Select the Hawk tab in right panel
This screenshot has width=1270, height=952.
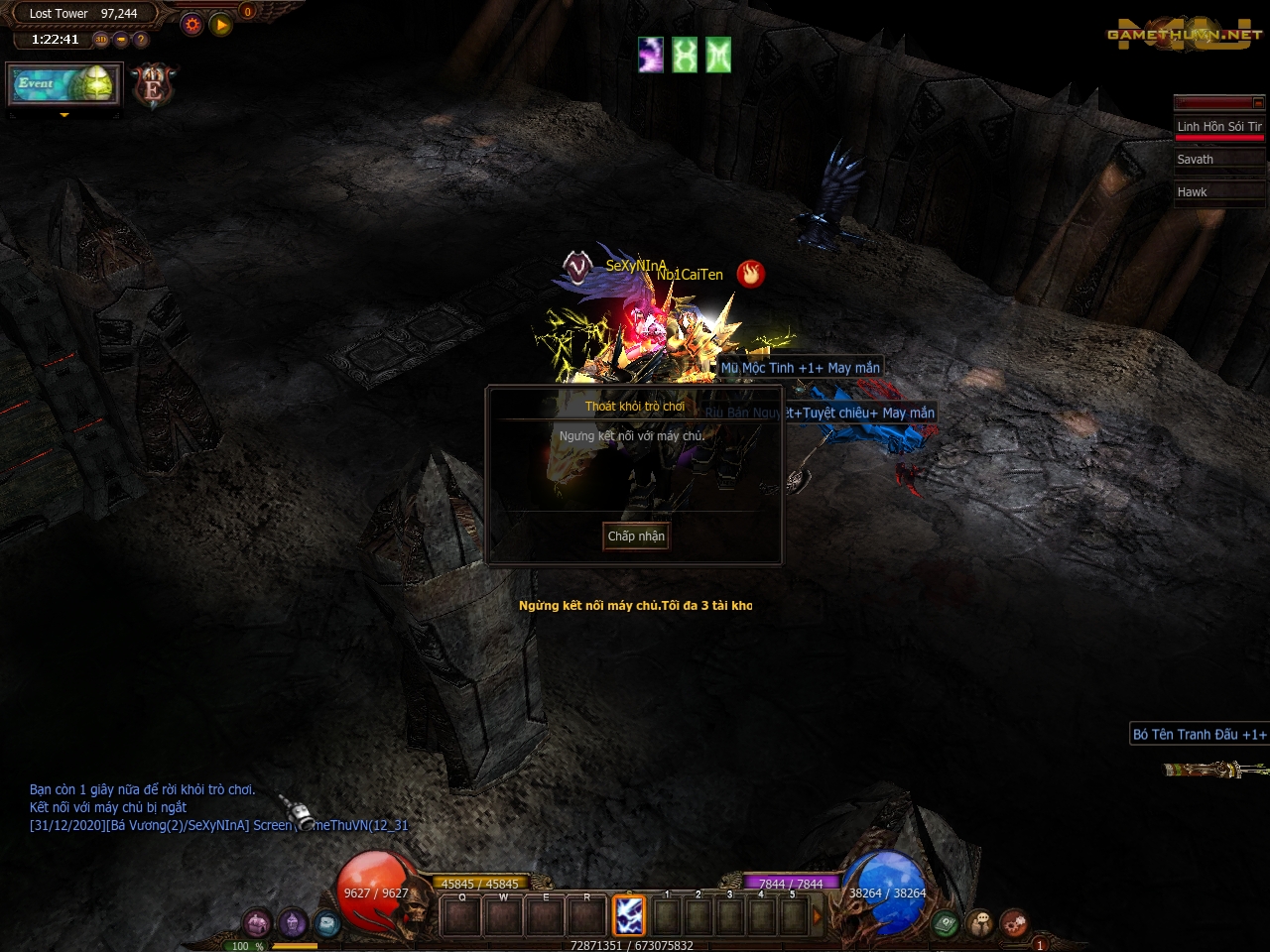1219,192
